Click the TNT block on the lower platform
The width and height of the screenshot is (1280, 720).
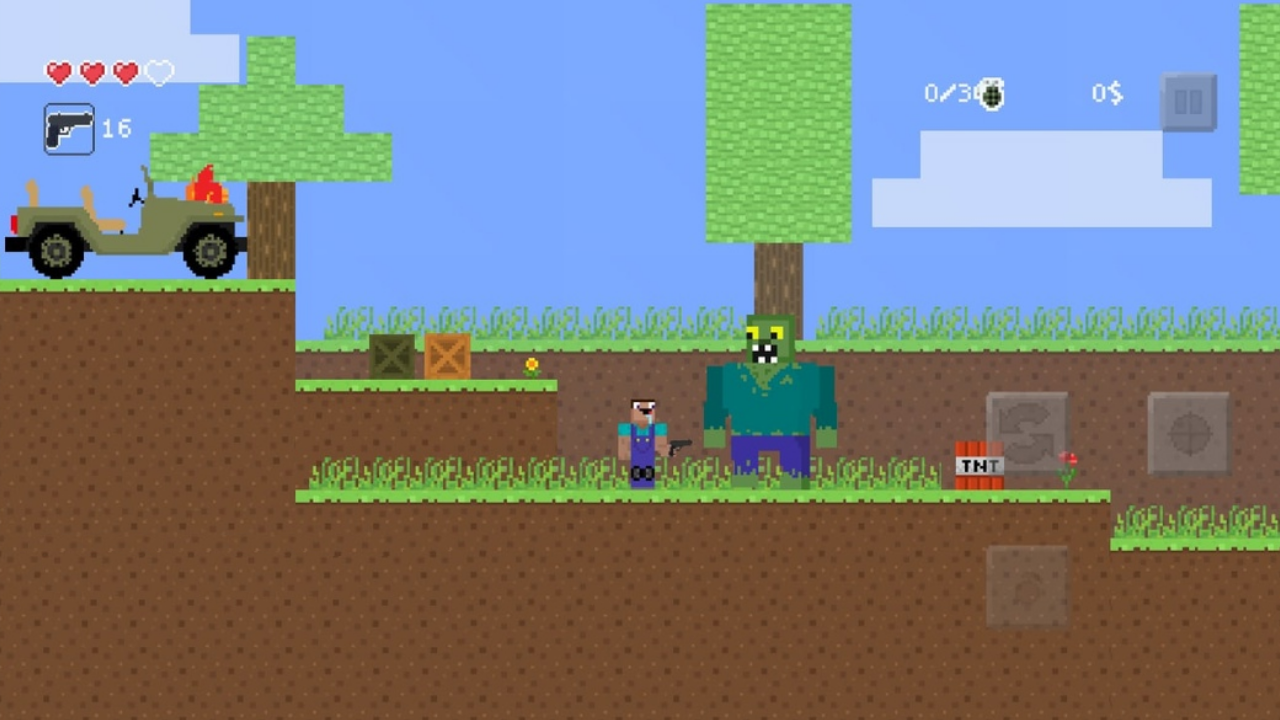[x=979, y=467]
